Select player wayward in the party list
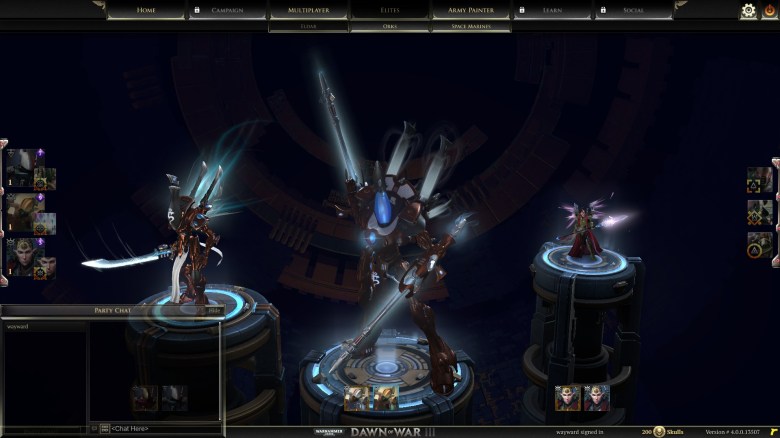Image resolution: width=780 pixels, height=438 pixels. tap(18, 327)
